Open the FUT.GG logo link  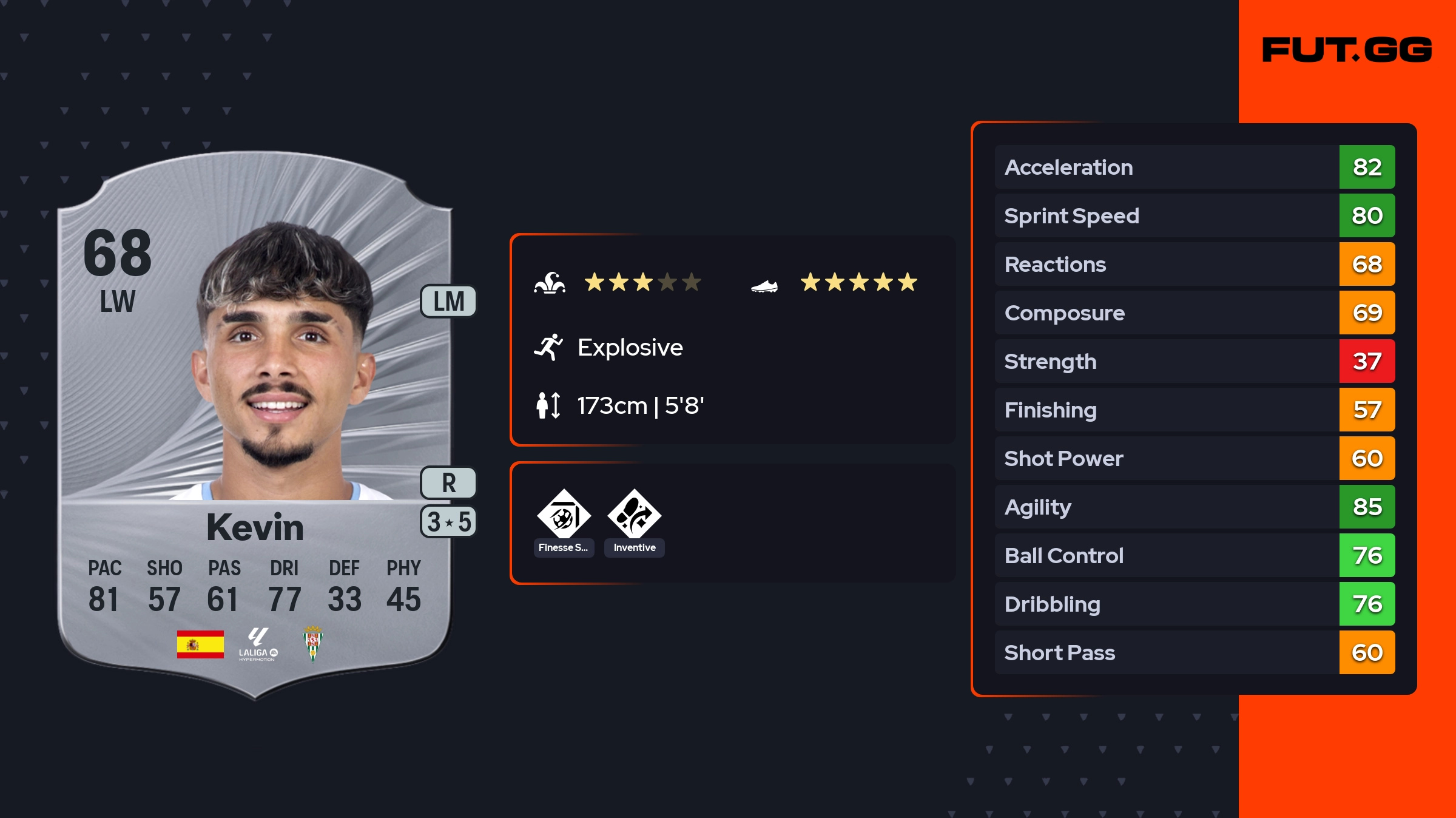(x=1347, y=50)
